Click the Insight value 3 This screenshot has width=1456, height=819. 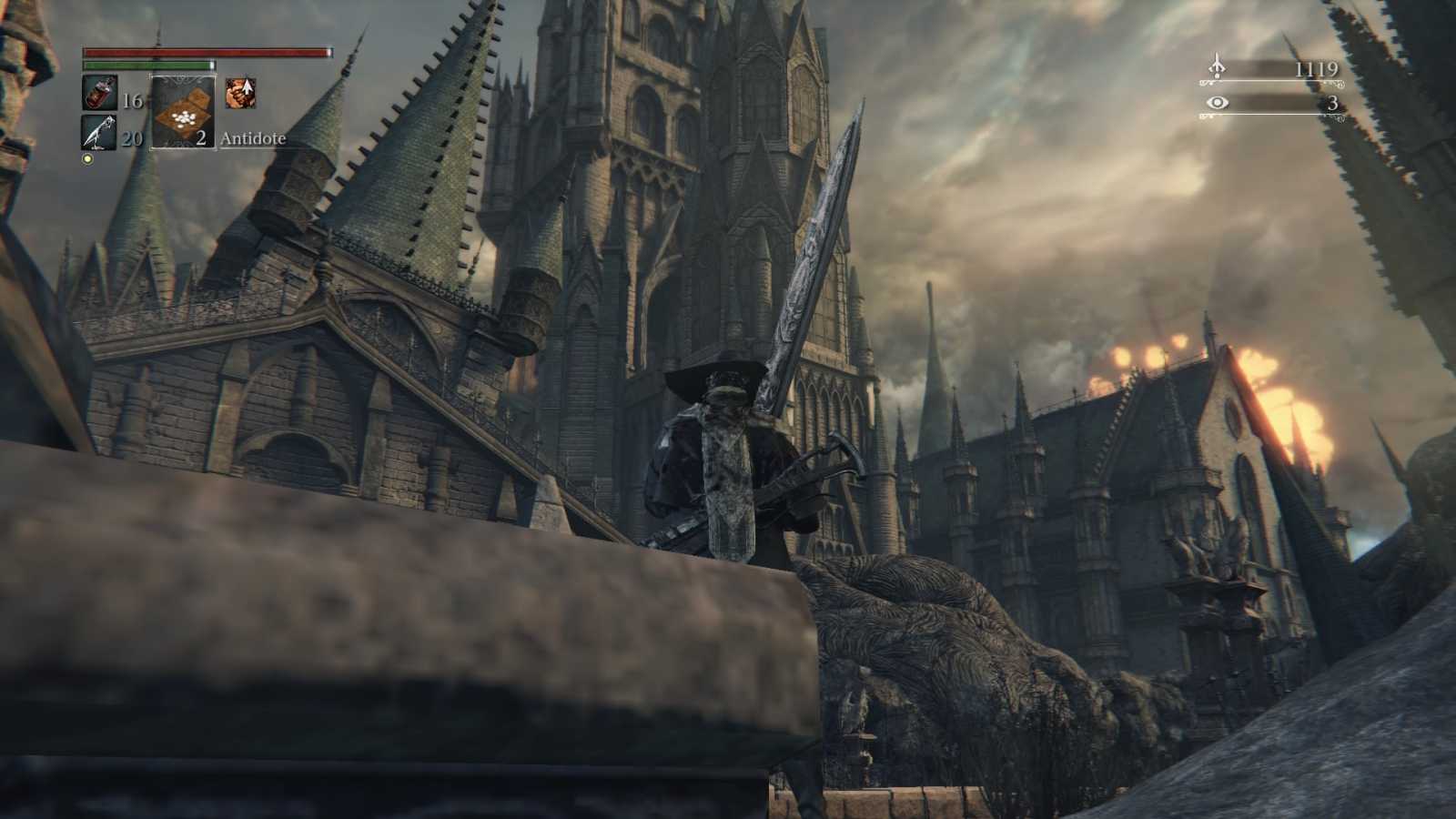[1332, 104]
